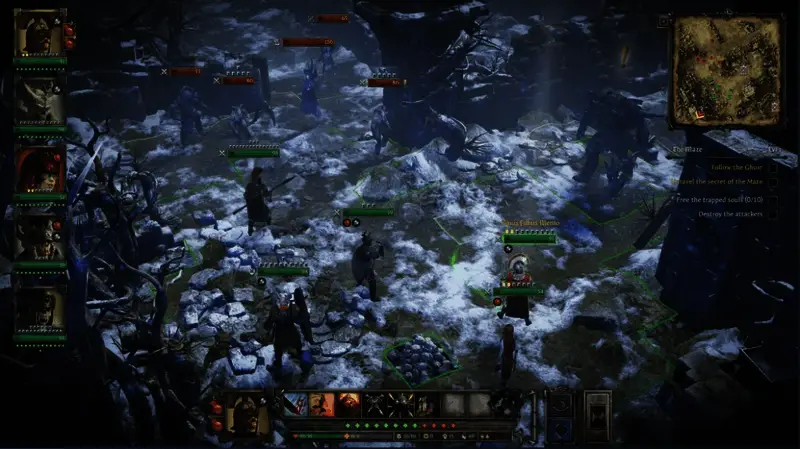Choose Free the trapped souls objective
Image resolution: width=800 pixels, height=449 pixels.
[x=717, y=198]
